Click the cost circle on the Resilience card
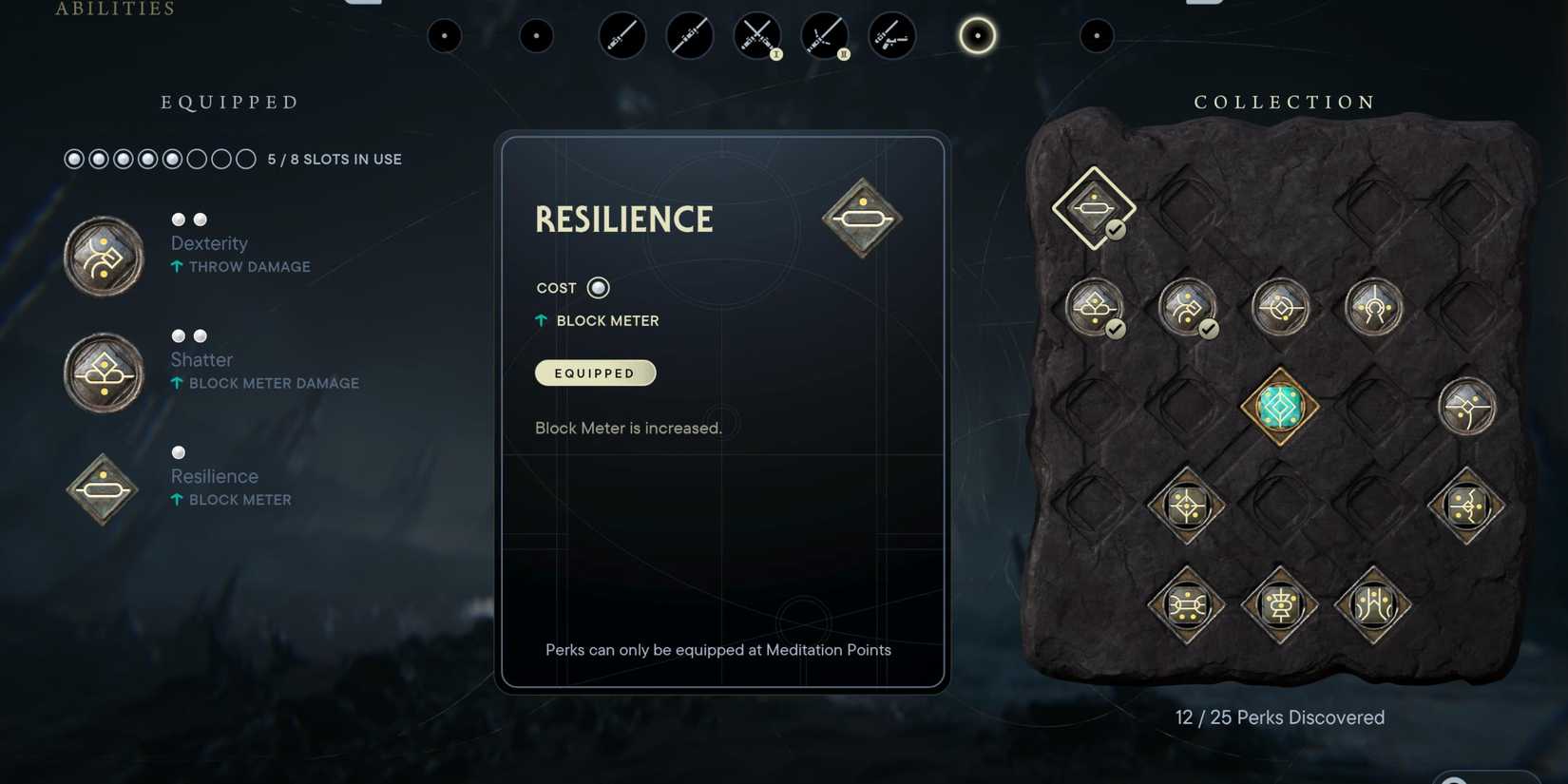 [598, 287]
